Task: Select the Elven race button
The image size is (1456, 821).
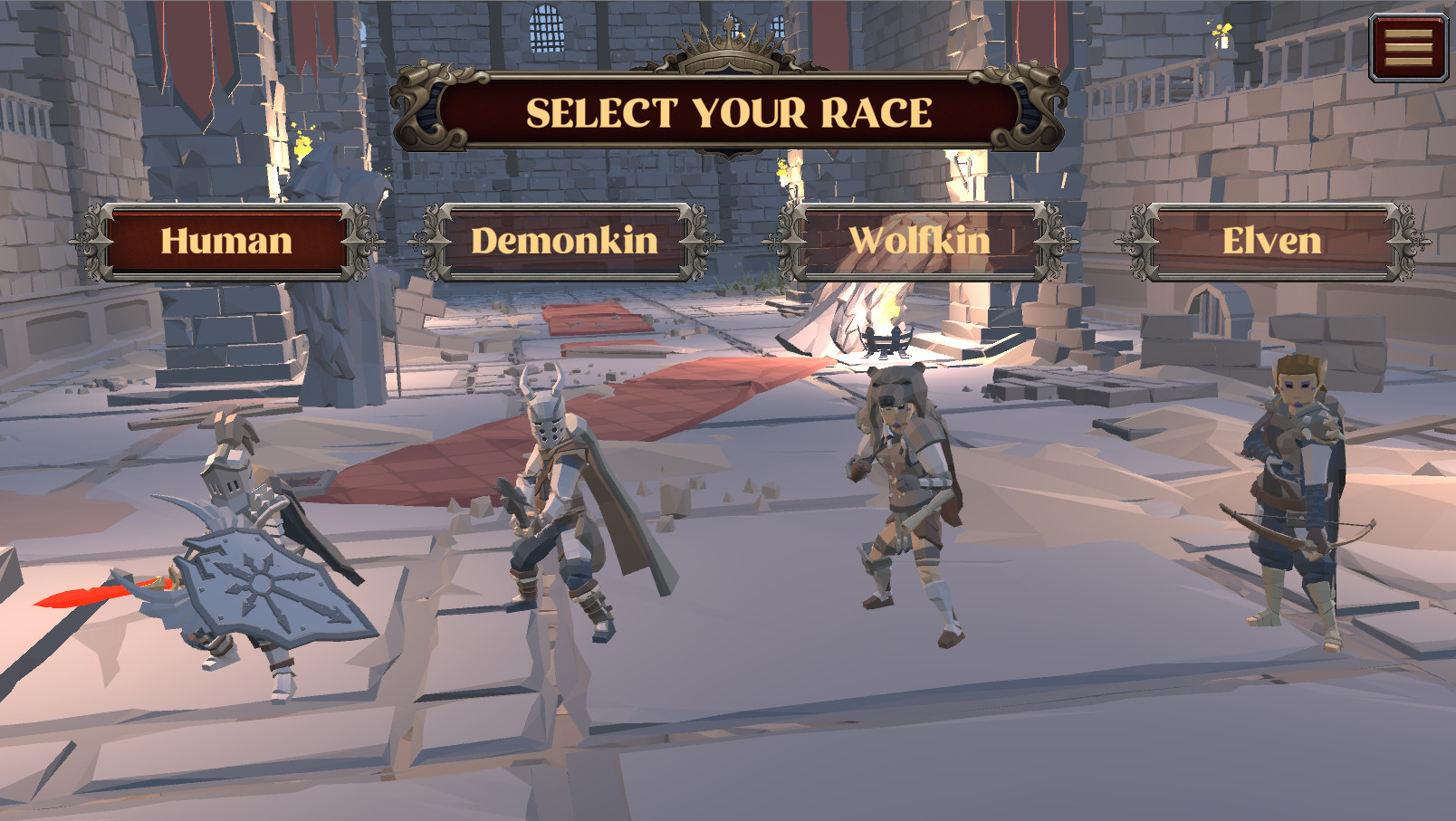Action: click(x=1271, y=240)
